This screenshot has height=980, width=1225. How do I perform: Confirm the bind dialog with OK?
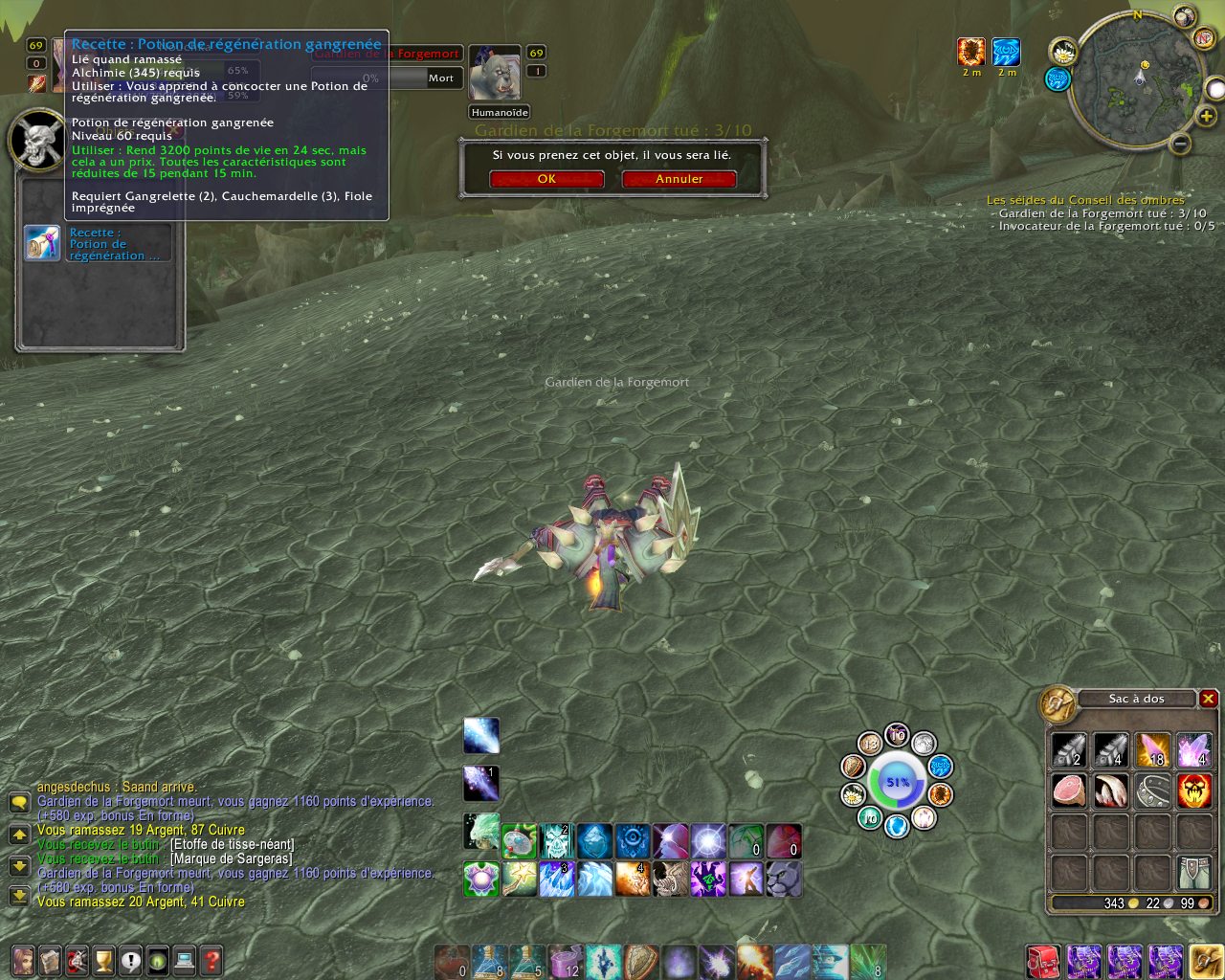546,179
